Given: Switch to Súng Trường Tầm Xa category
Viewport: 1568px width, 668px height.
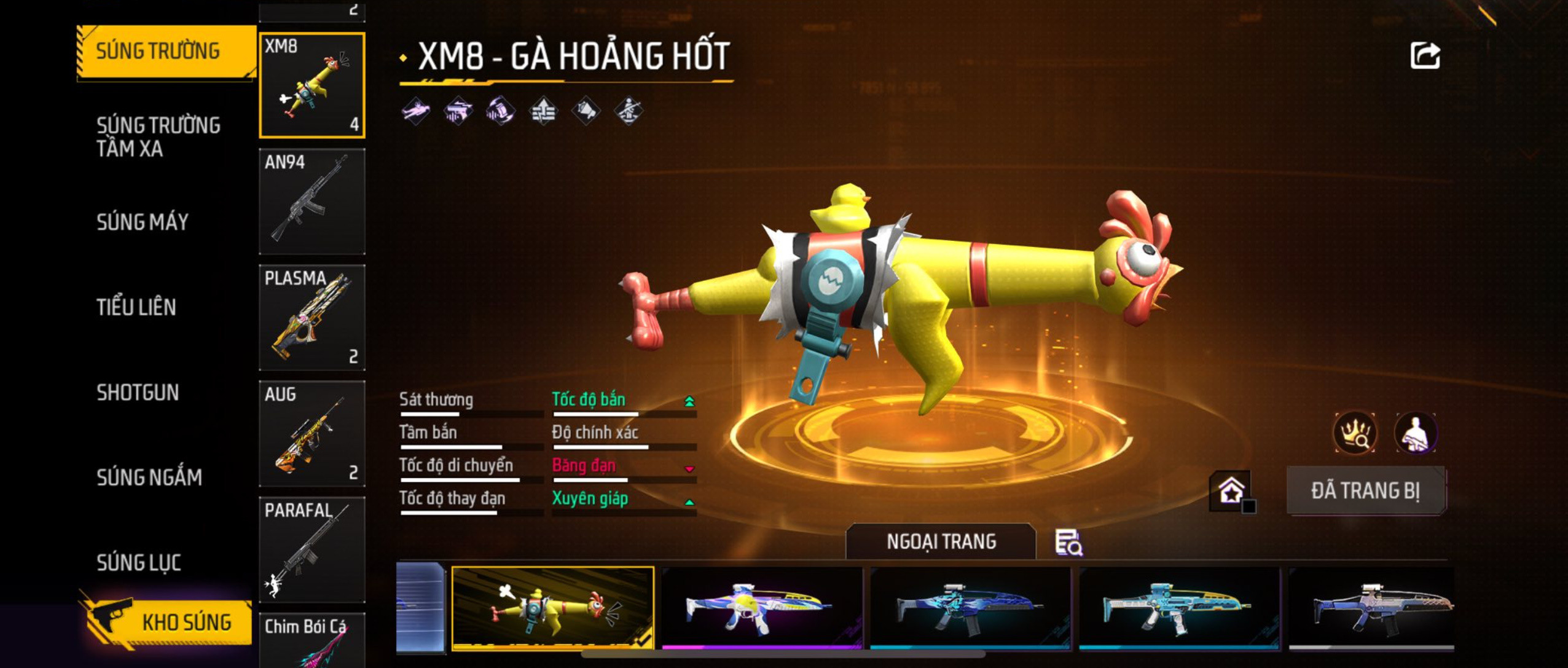Looking at the screenshot, I should 158,136.
